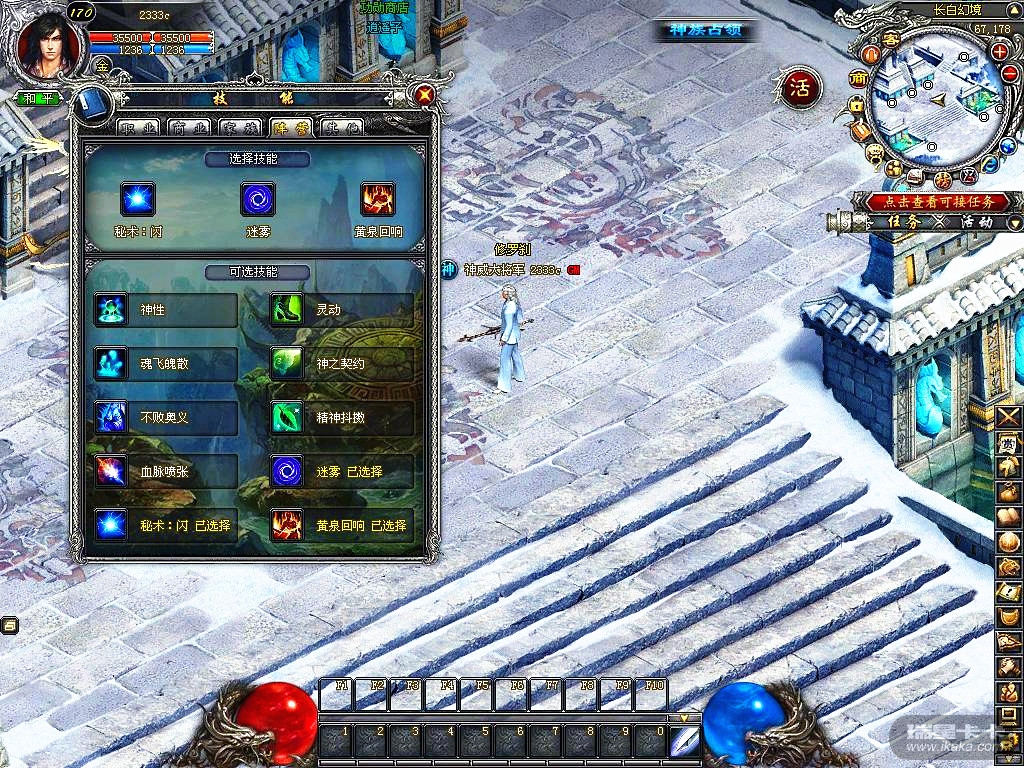Choose the 神性 skill
This screenshot has height=768, width=1024.
click(x=165, y=310)
